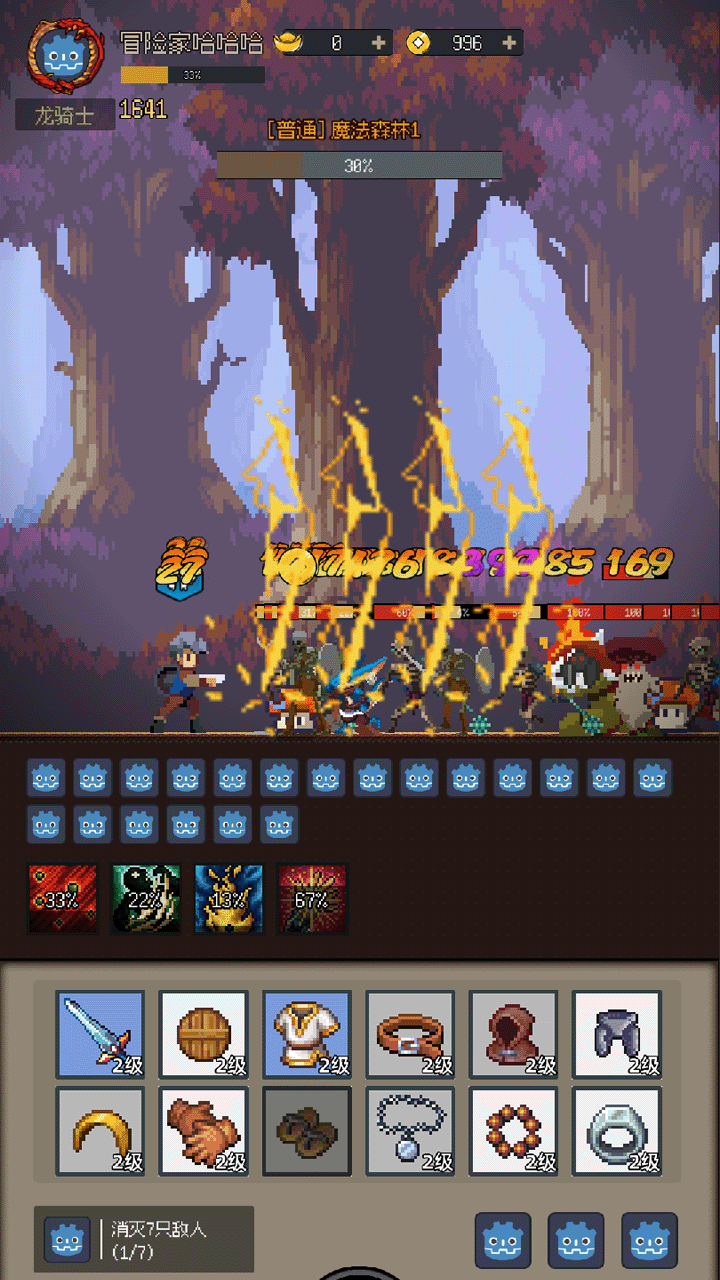Select the brown hood slot

click(513, 1035)
